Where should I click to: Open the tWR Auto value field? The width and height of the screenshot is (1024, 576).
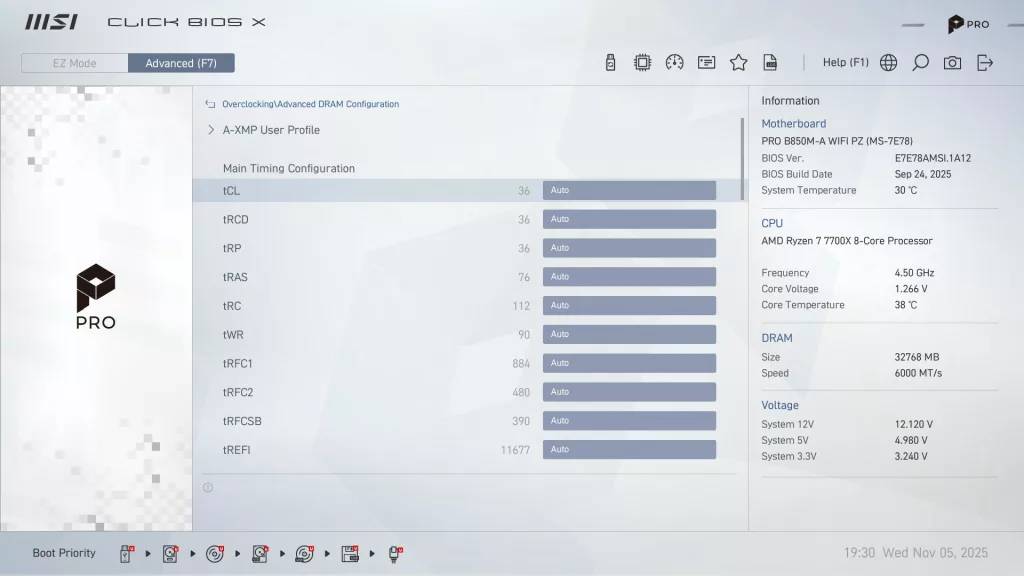pyautogui.click(x=629, y=334)
